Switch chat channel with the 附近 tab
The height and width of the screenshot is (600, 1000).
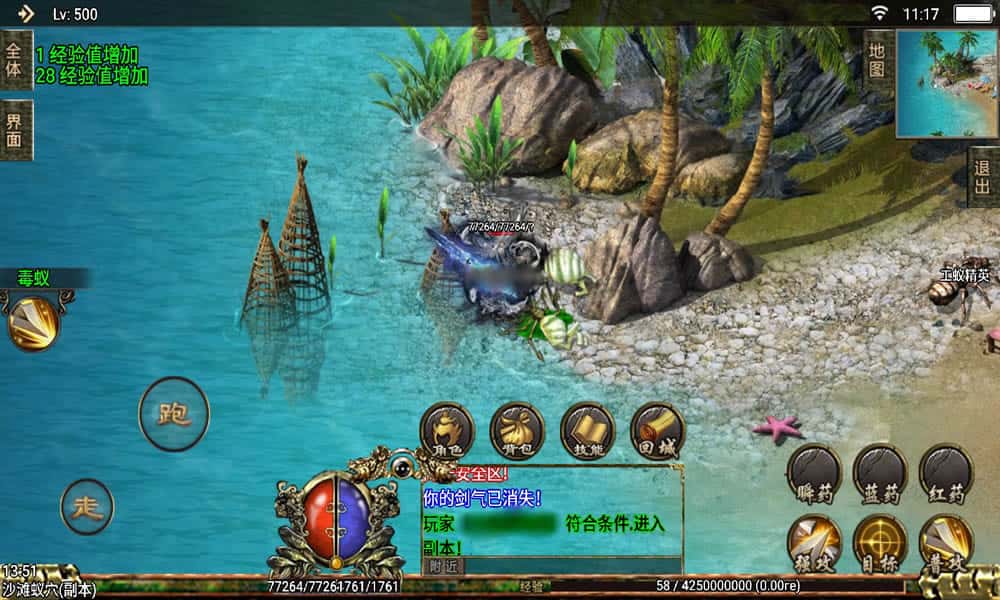pos(442,565)
